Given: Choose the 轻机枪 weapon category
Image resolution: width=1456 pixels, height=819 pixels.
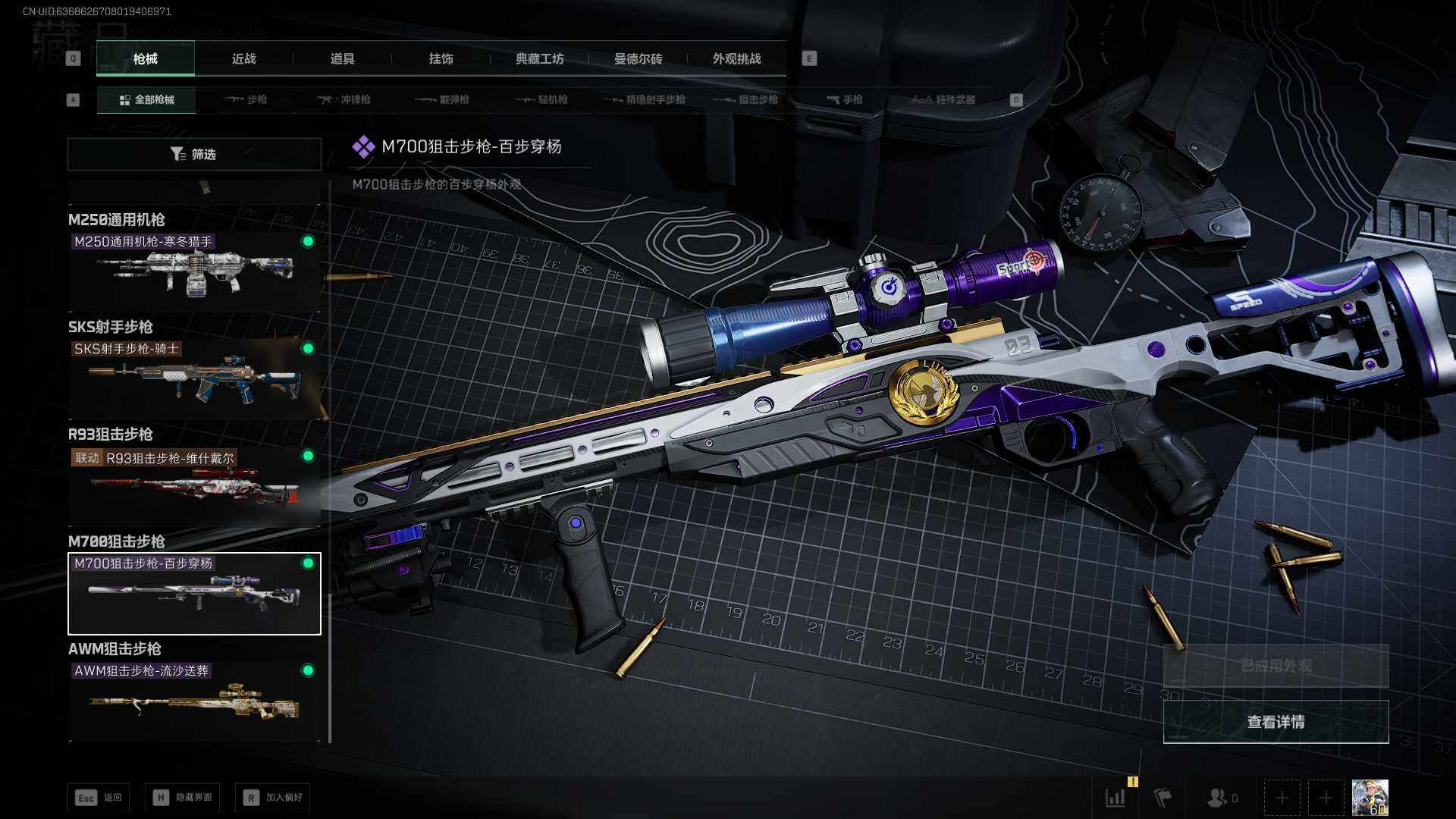Looking at the screenshot, I should coord(541,99).
